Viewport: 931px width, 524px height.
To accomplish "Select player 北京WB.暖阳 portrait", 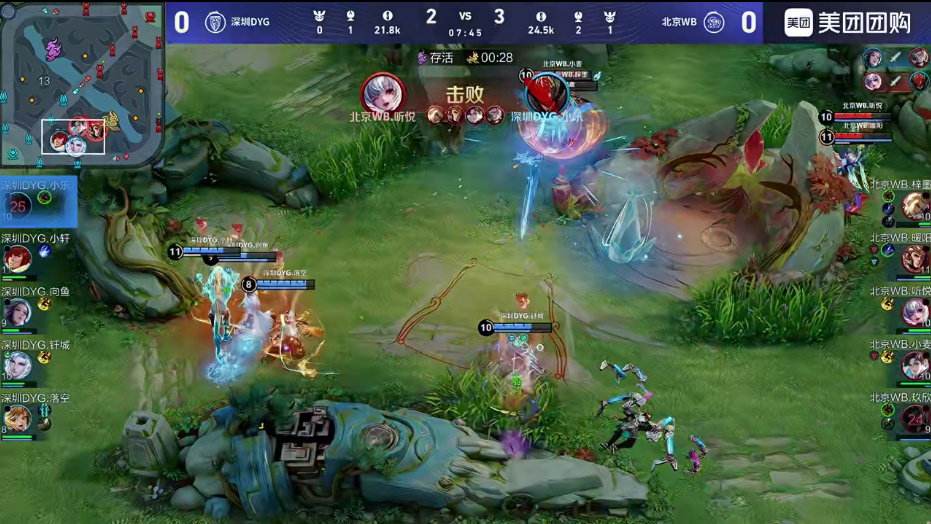I will pos(914,260).
